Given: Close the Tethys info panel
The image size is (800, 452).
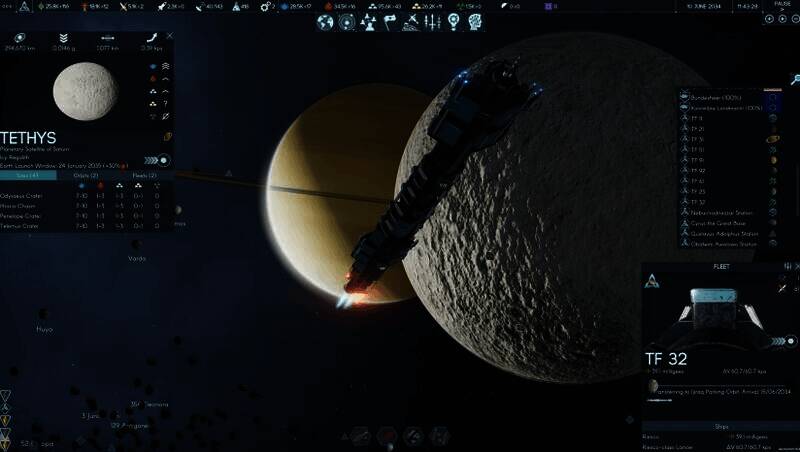Looking at the screenshot, I should pyautogui.click(x=170, y=35).
